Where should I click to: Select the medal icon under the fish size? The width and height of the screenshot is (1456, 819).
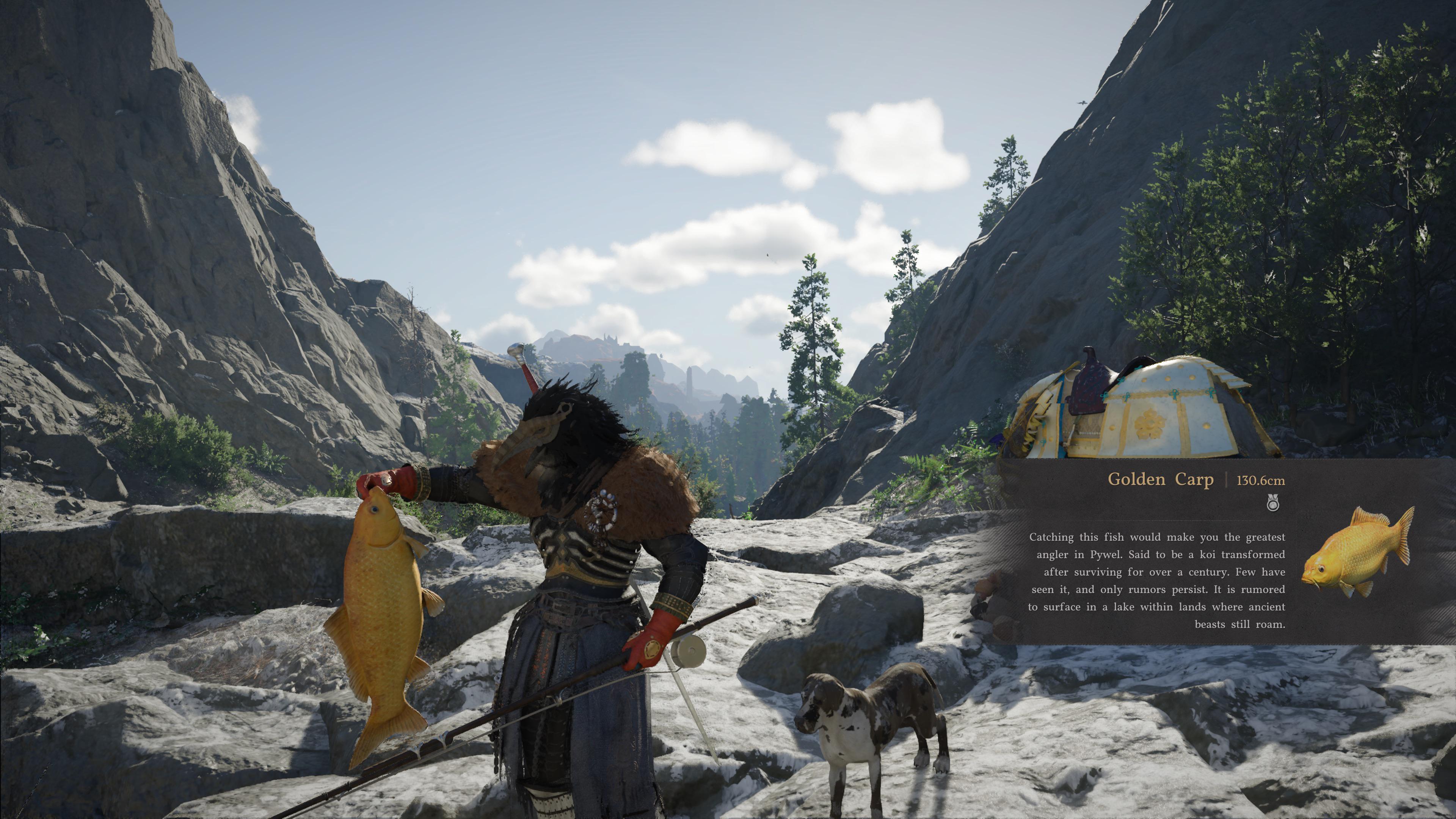point(1273,502)
